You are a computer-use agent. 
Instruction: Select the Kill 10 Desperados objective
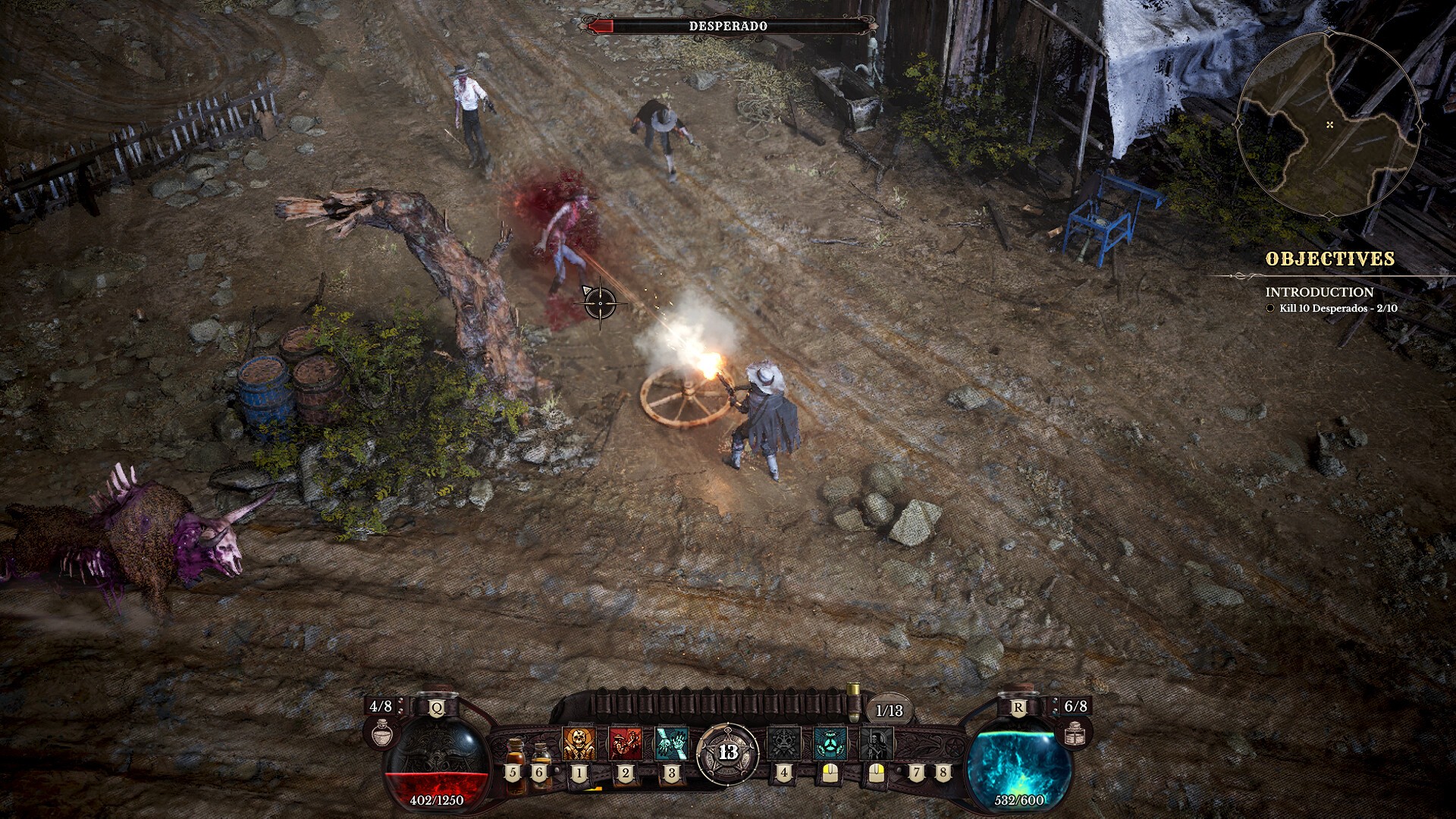(x=1338, y=309)
